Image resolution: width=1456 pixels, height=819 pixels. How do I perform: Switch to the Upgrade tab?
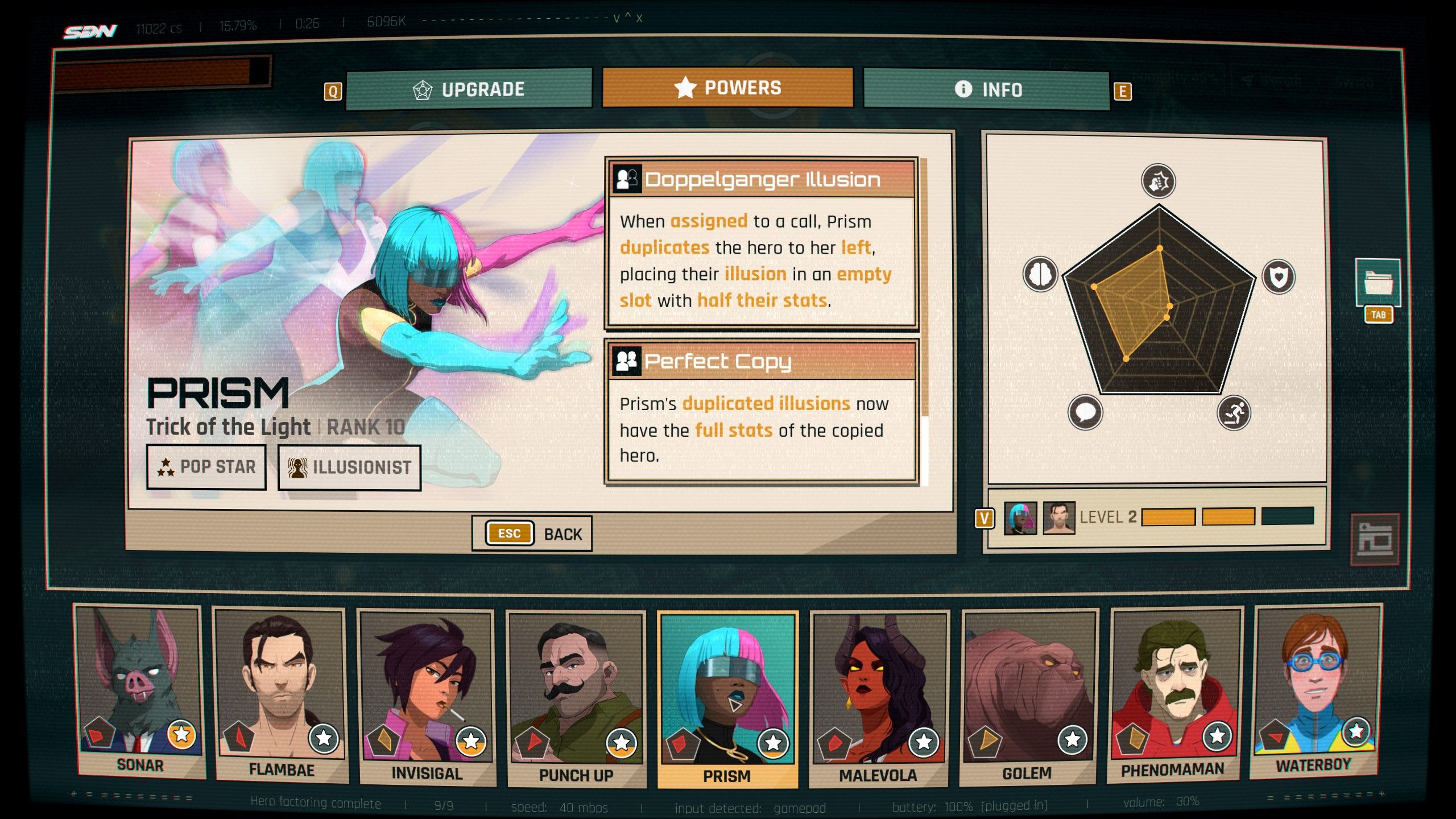pyautogui.click(x=469, y=89)
